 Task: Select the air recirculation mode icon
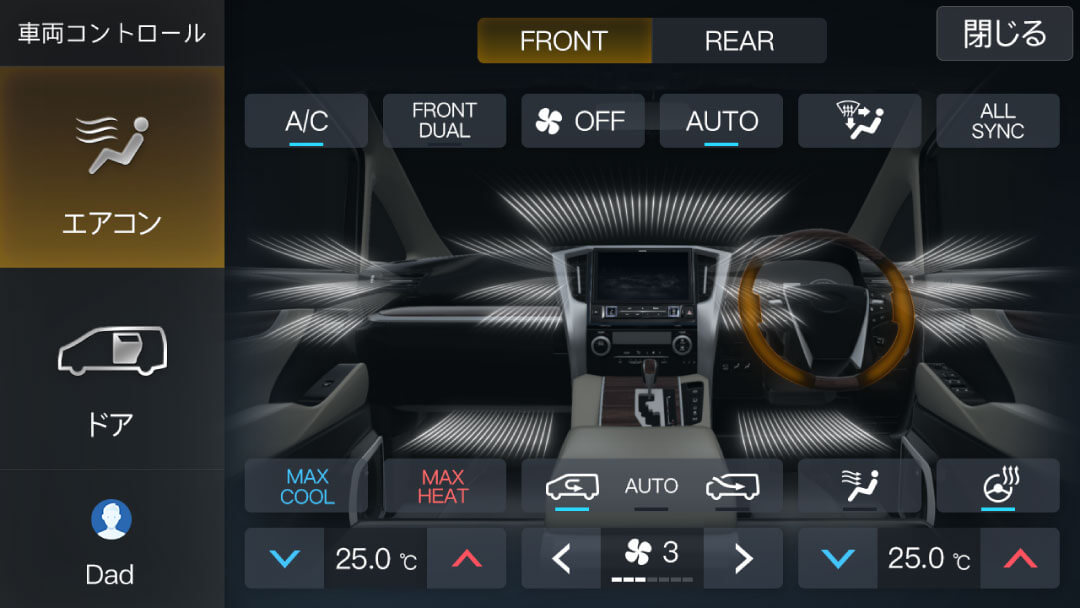click(572, 486)
